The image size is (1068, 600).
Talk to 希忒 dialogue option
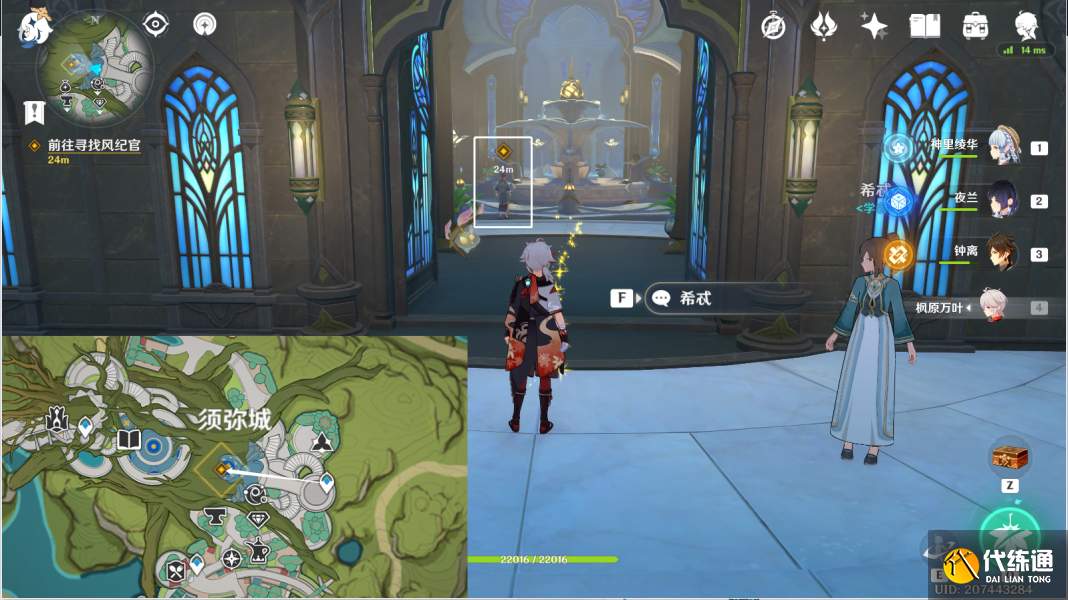(x=695, y=298)
